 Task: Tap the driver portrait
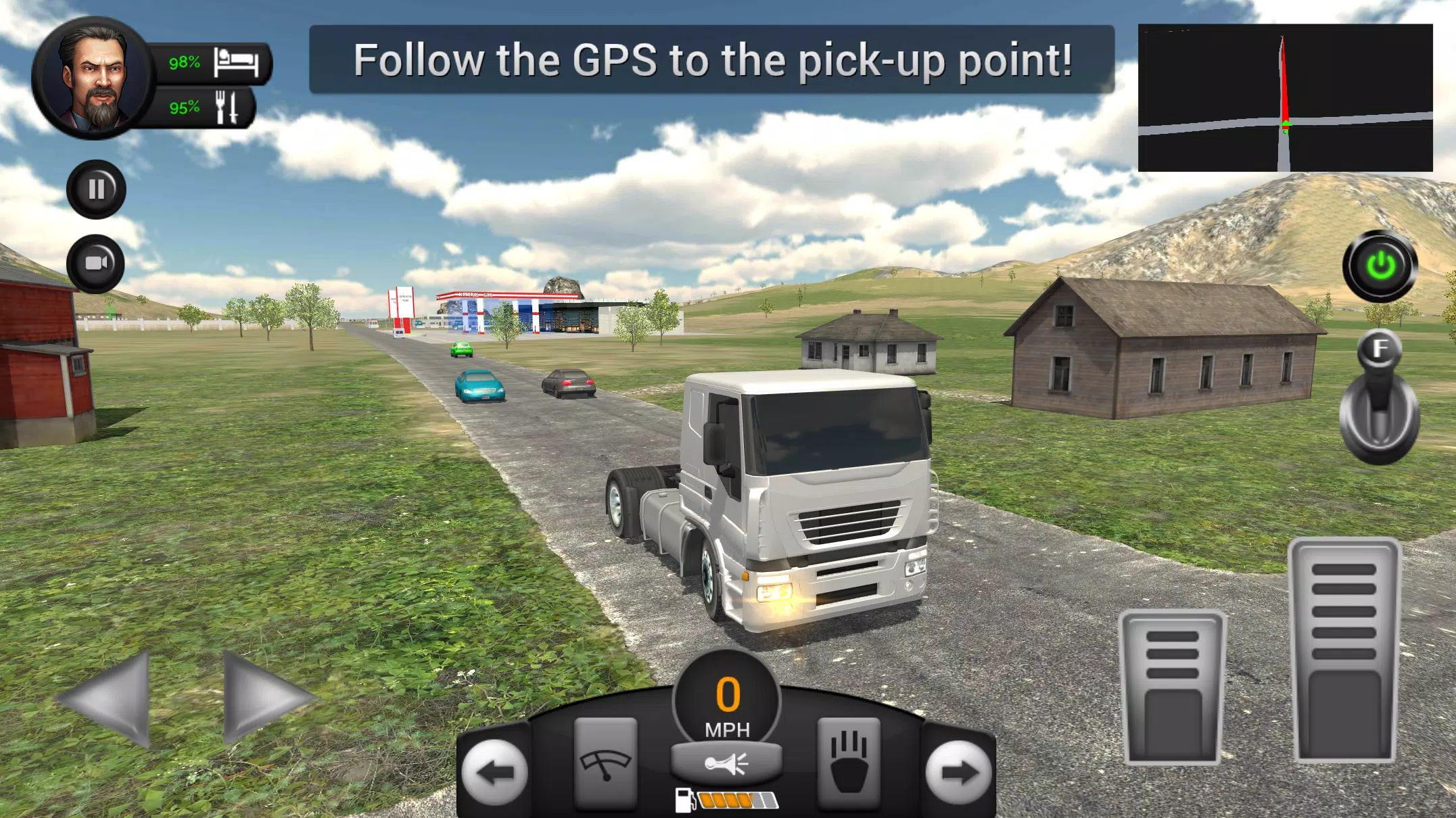click(93, 78)
